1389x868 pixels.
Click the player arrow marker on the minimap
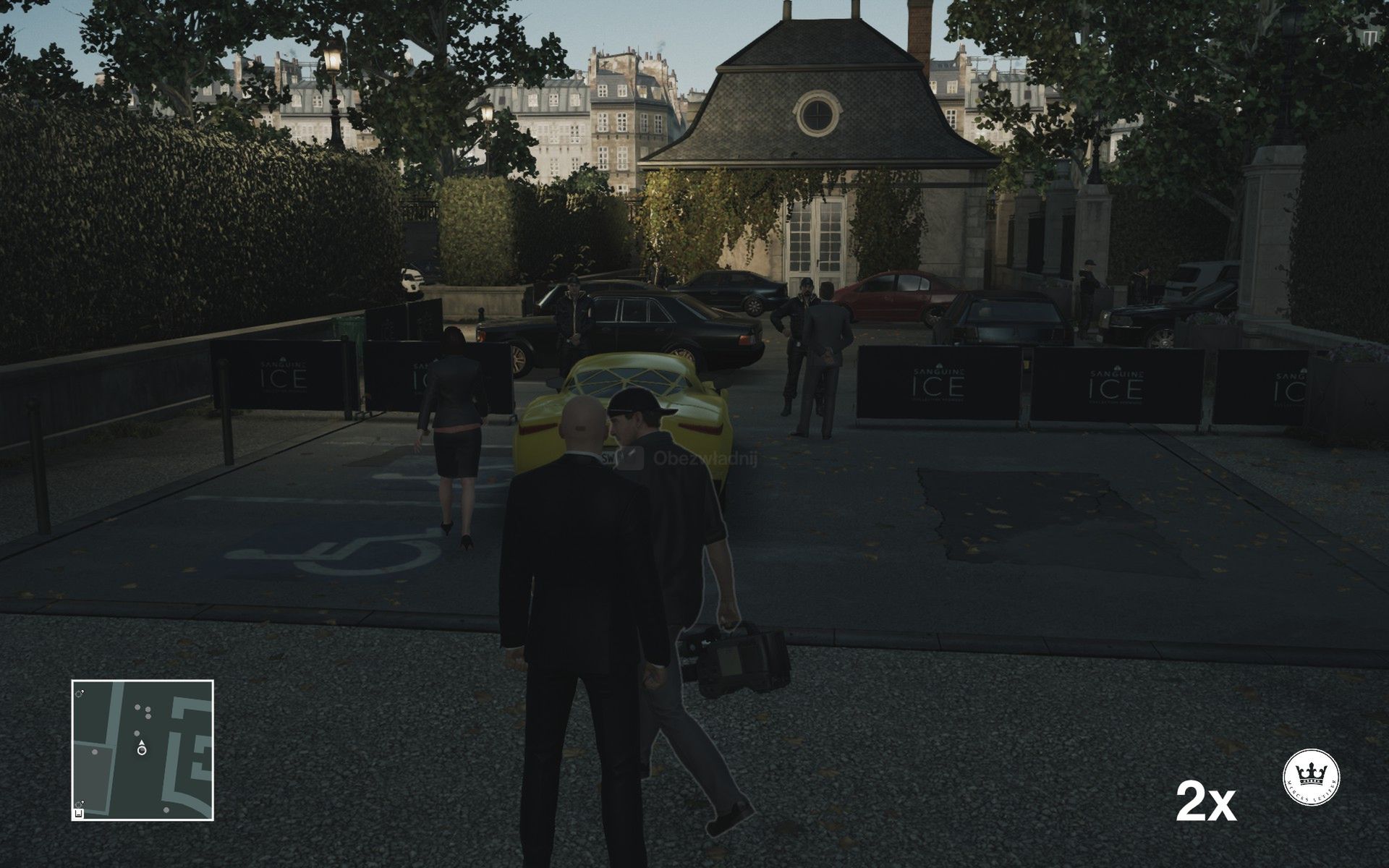[x=142, y=742]
